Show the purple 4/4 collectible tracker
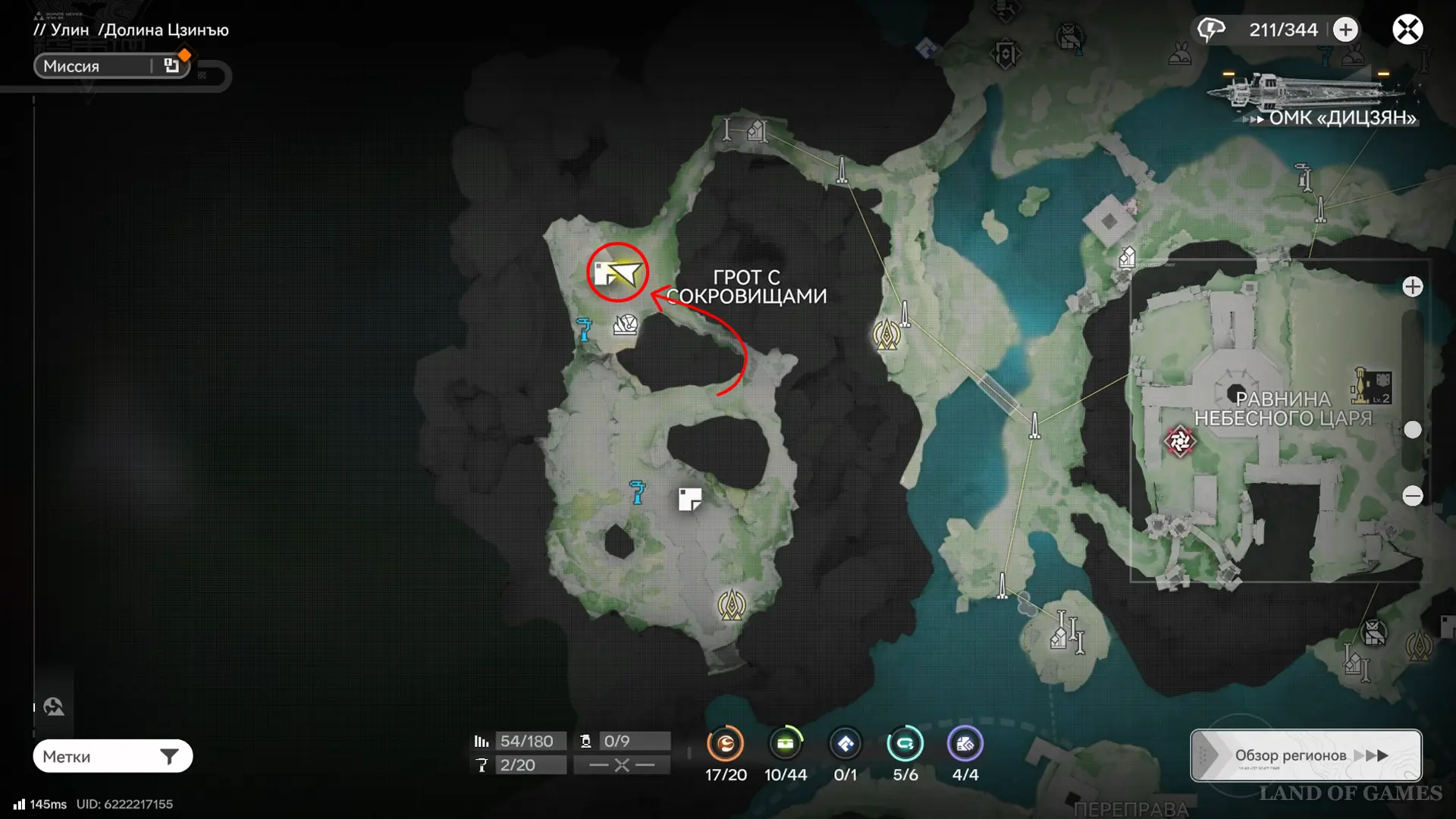Screen dimensions: 1456x819 click(965, 744)
